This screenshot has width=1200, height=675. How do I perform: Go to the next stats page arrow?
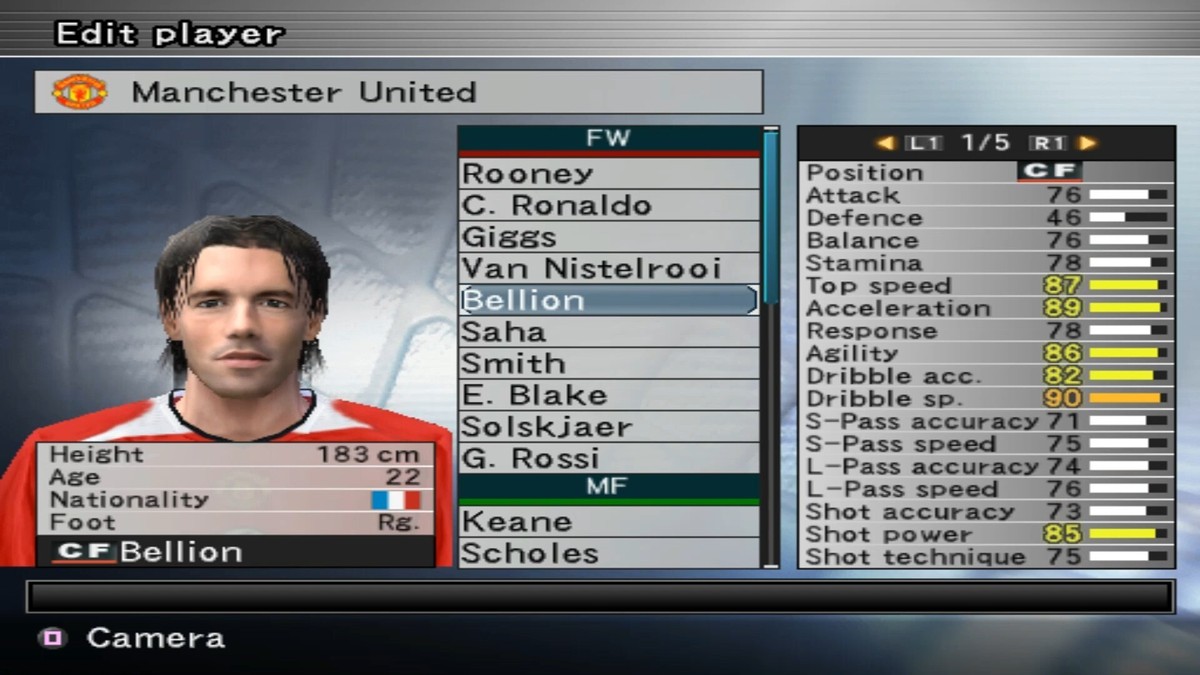[x=1087, y=143]
